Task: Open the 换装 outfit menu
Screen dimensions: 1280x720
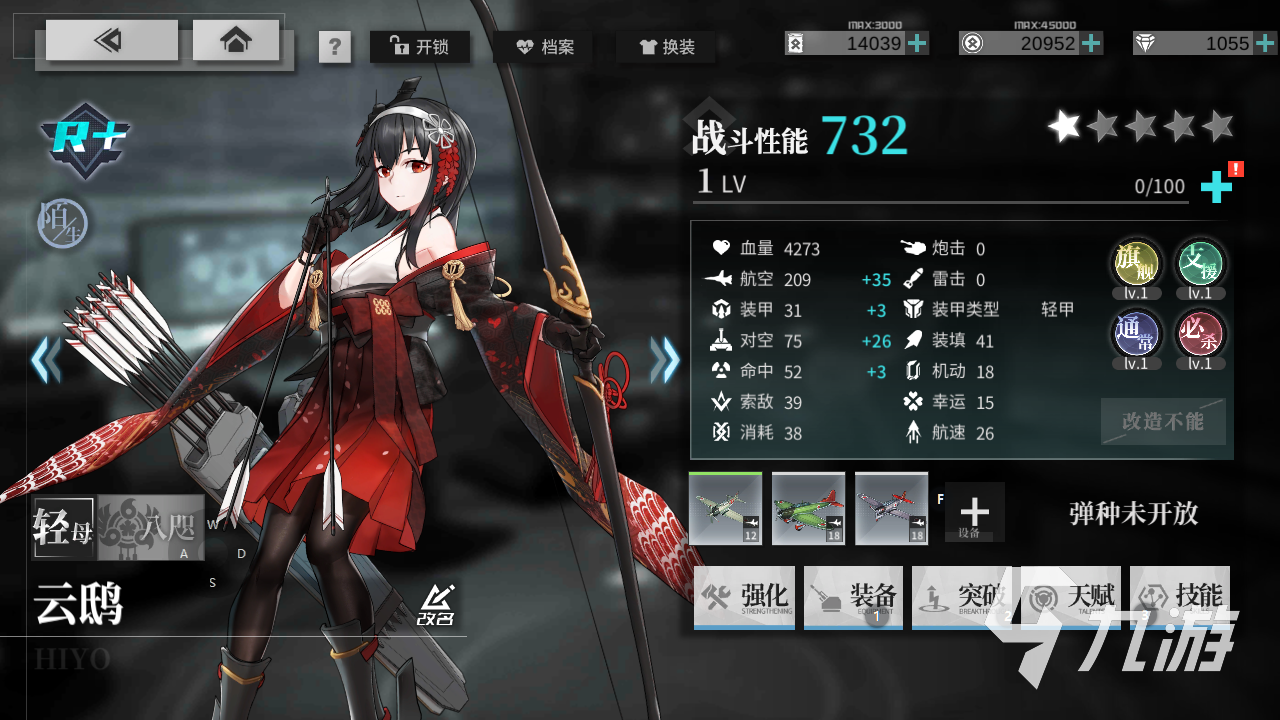Action: pos(666,46)
